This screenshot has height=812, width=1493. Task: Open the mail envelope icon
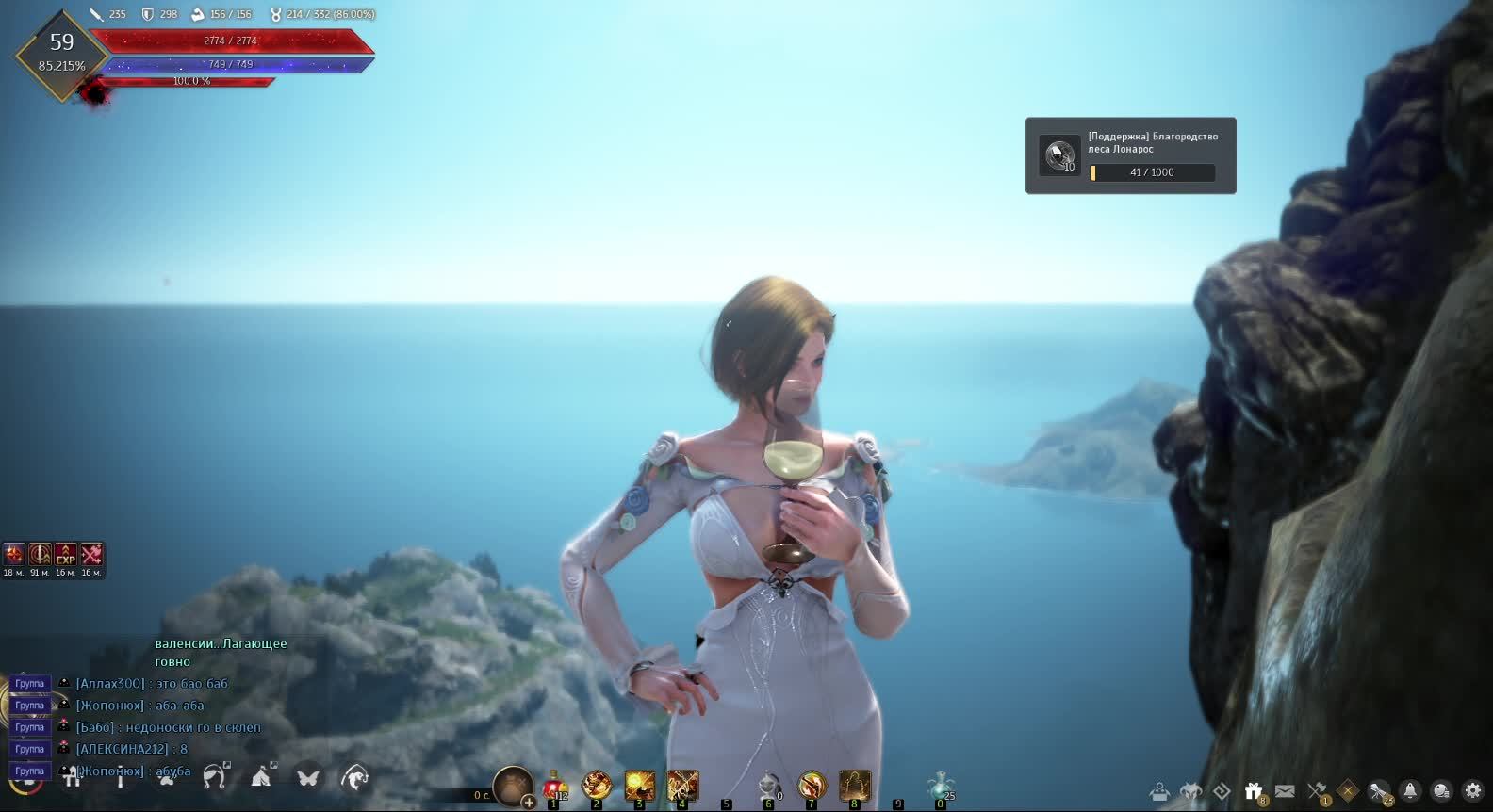click(1285, 790)
